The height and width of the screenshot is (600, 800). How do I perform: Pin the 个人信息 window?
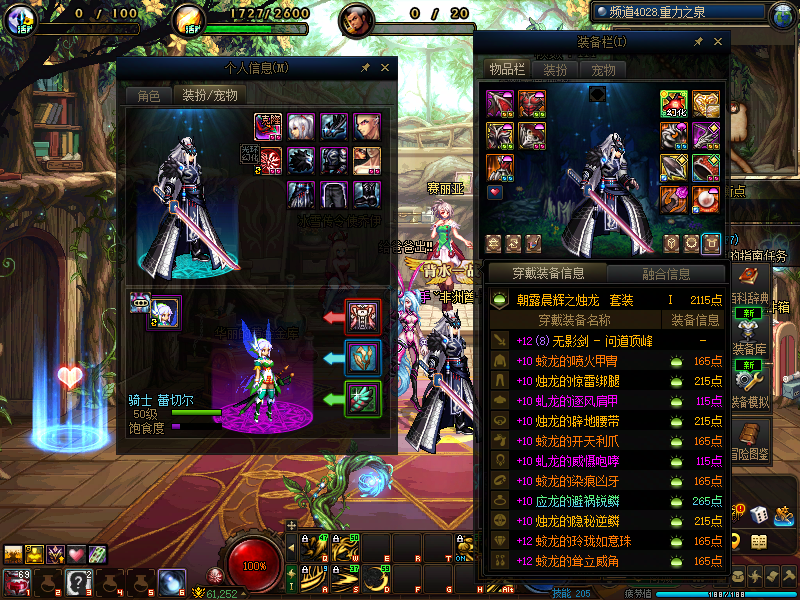click(x=366, y=68)
